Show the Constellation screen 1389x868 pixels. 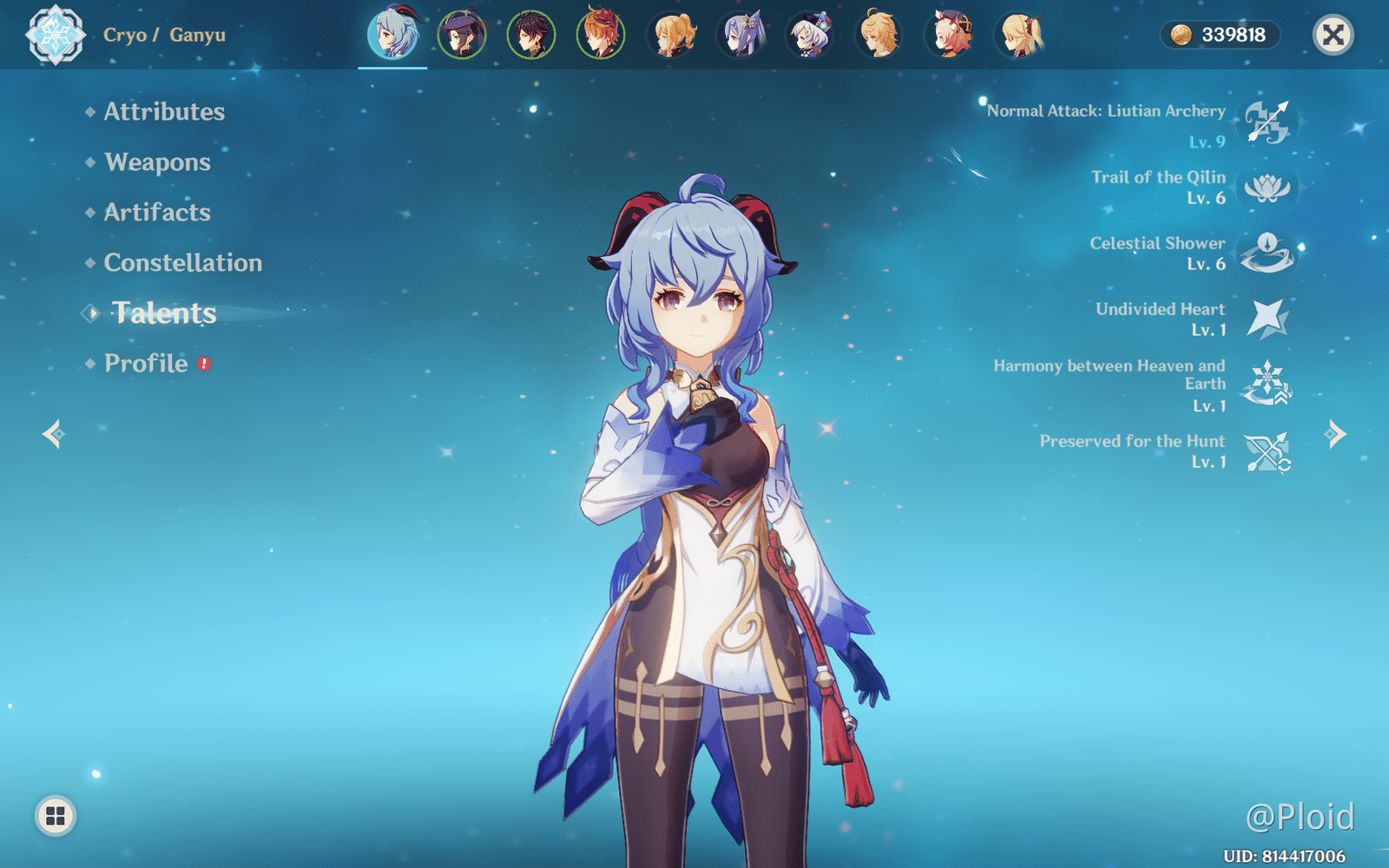182,263
